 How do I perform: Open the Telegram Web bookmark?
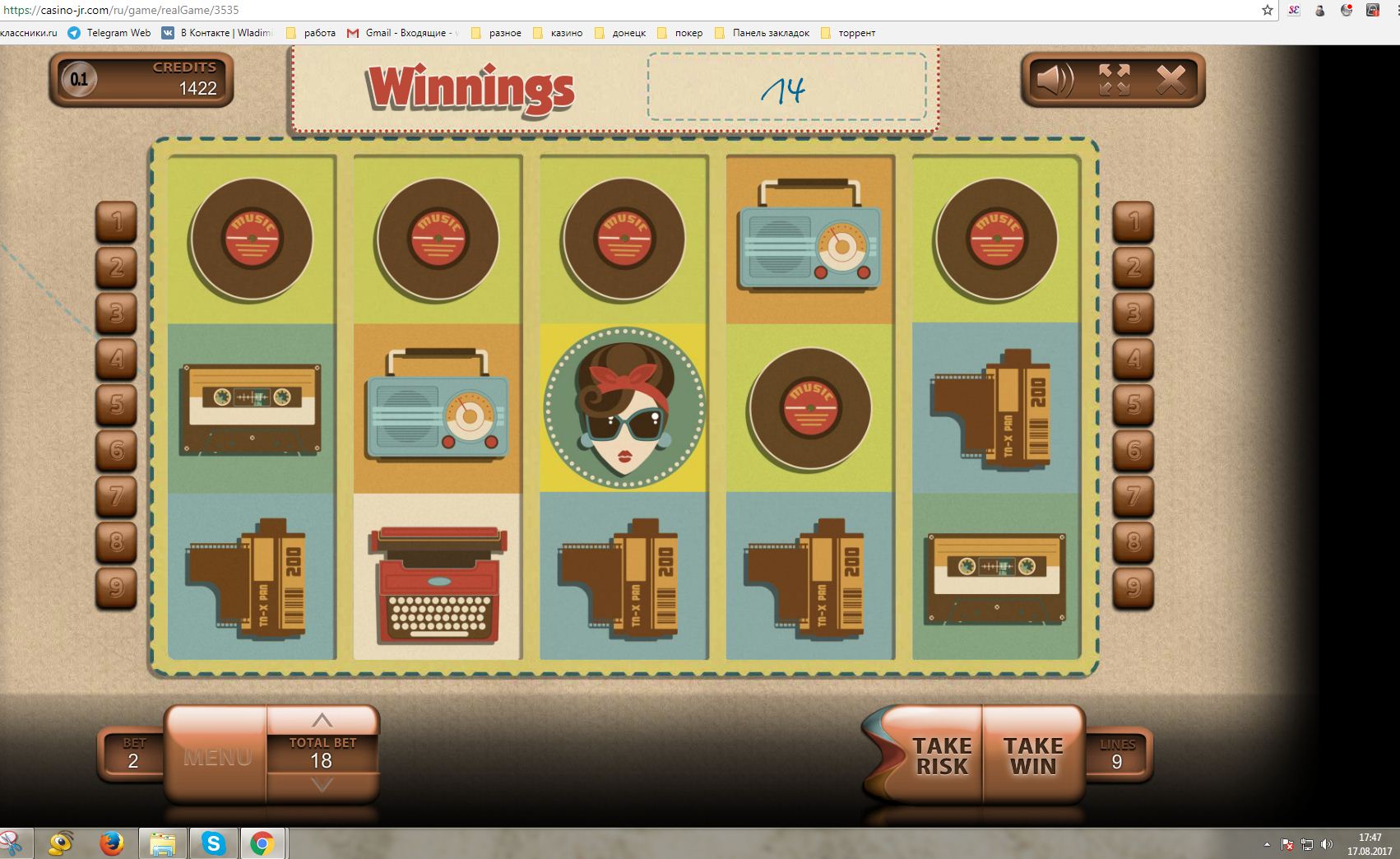[110, 33]
